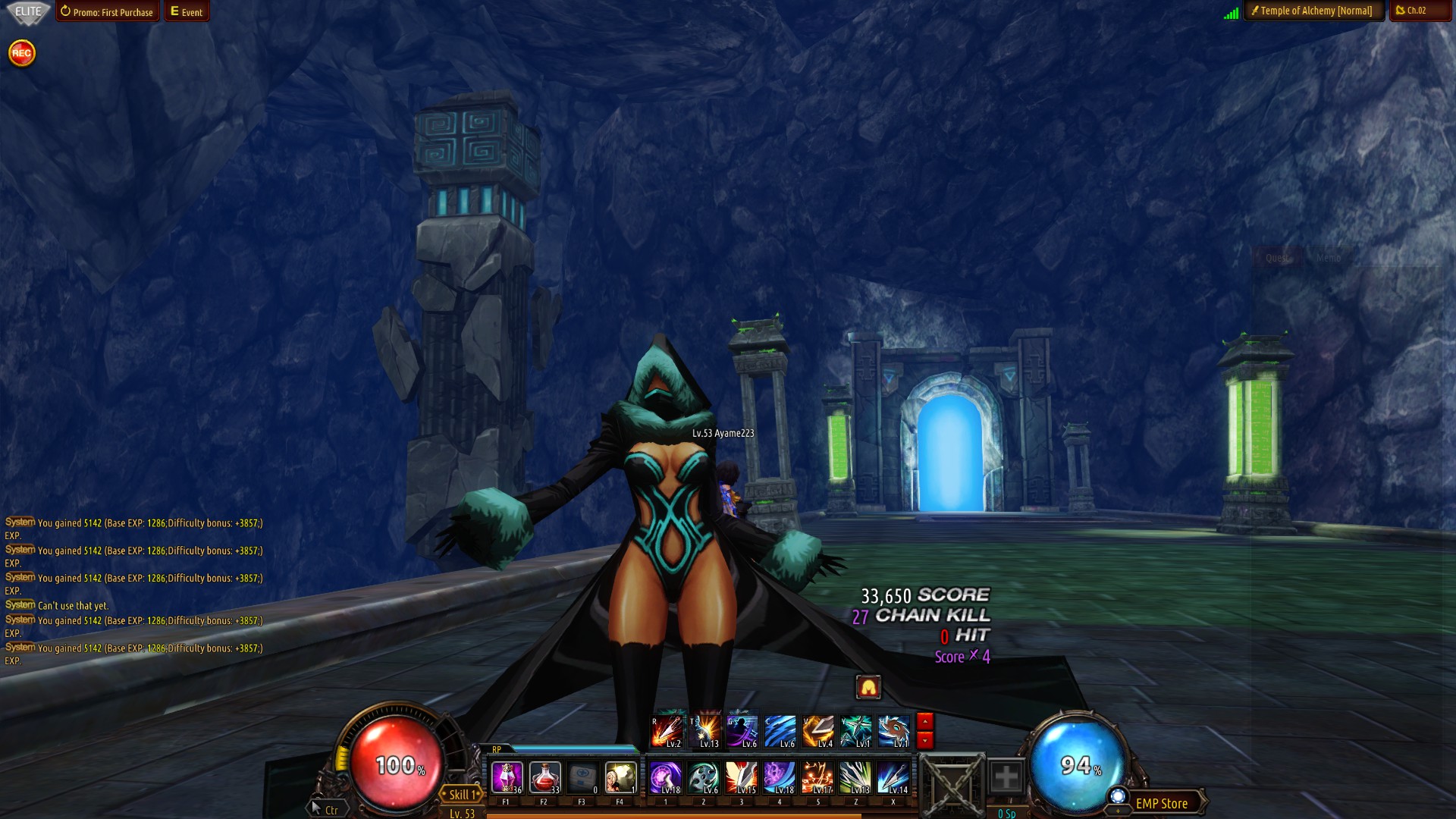Activate the fiery kunai skill Lv.2

tap(667, 732)
